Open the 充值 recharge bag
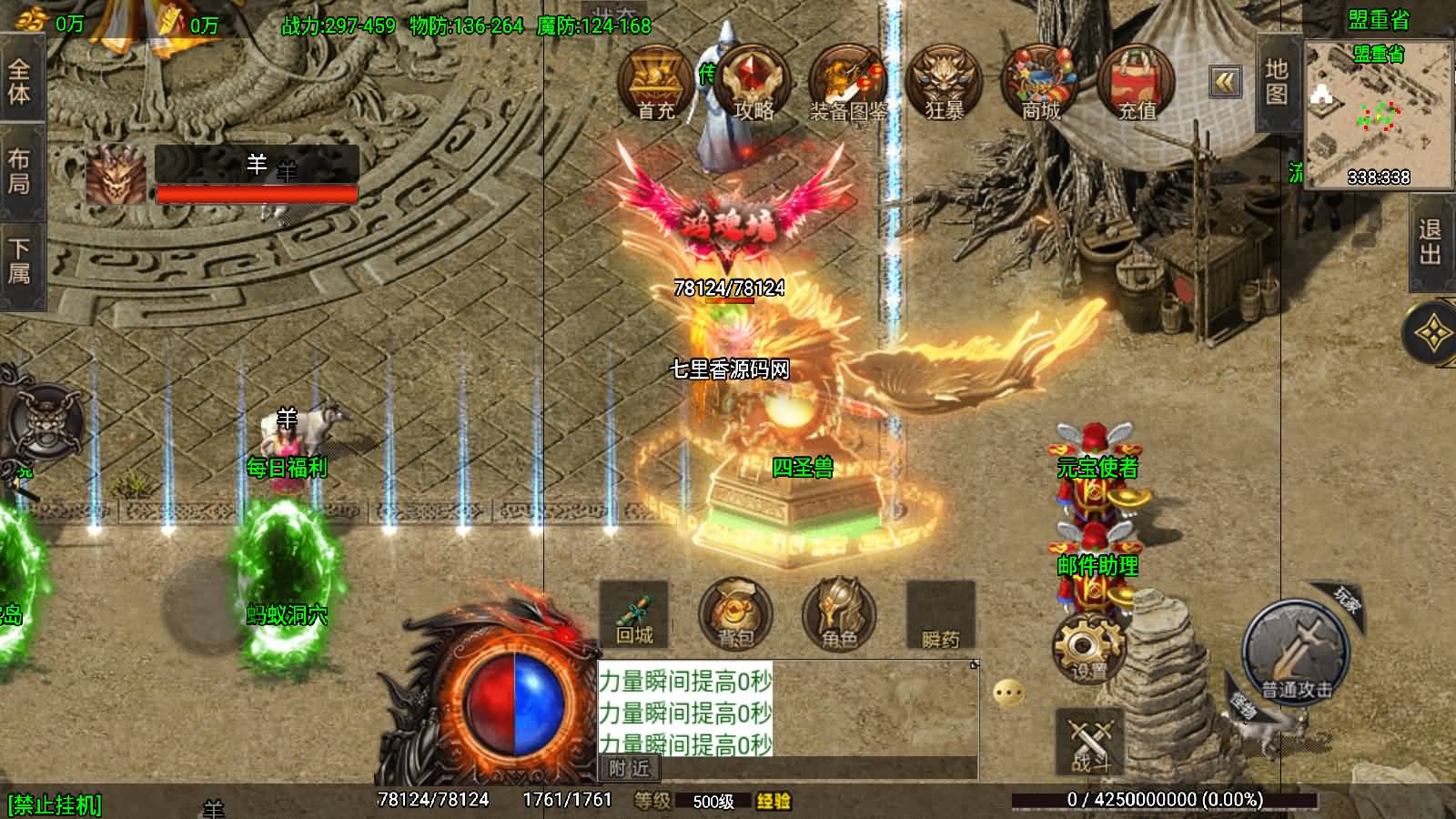 (x=1136, y=84)
